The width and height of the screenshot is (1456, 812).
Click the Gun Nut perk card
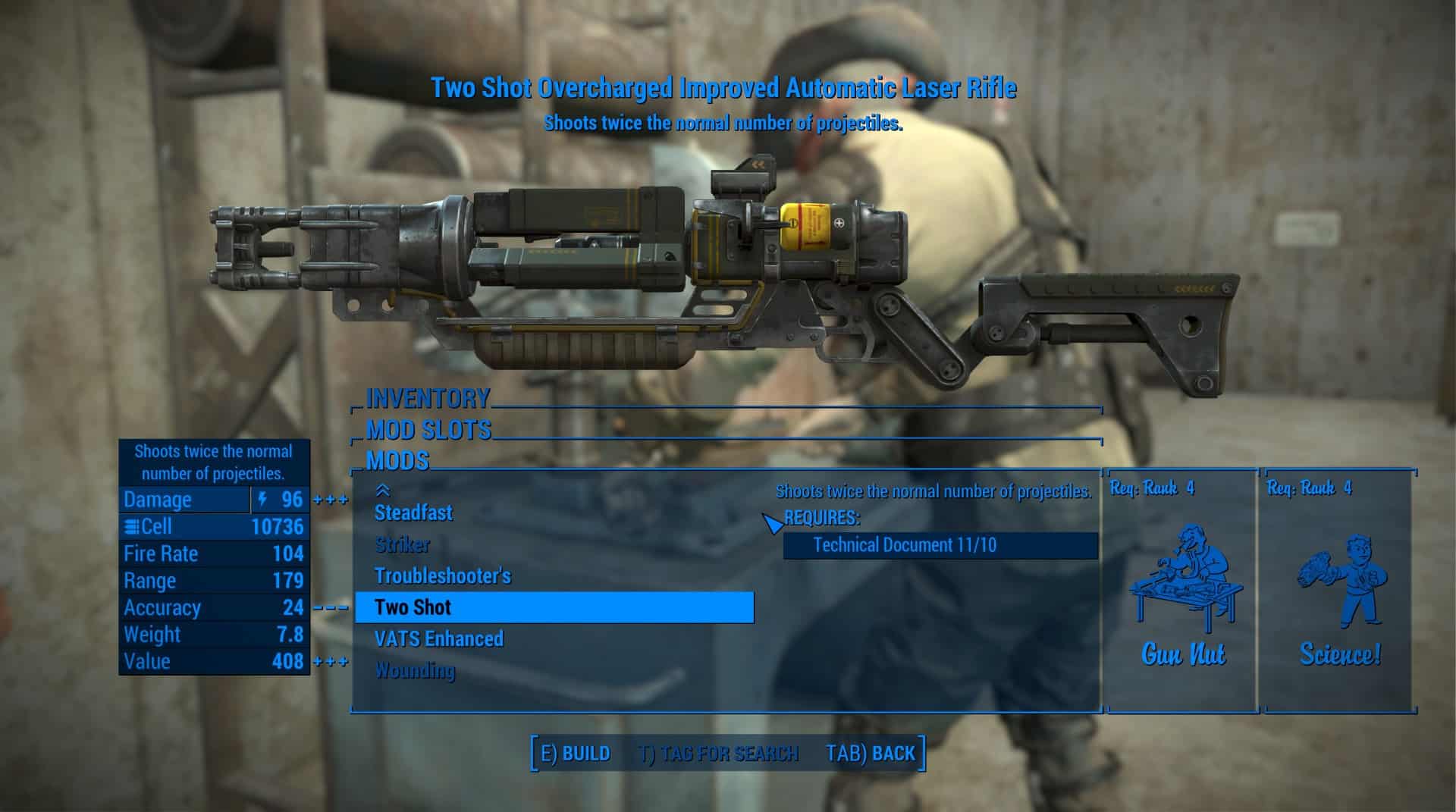(1181, 591)
